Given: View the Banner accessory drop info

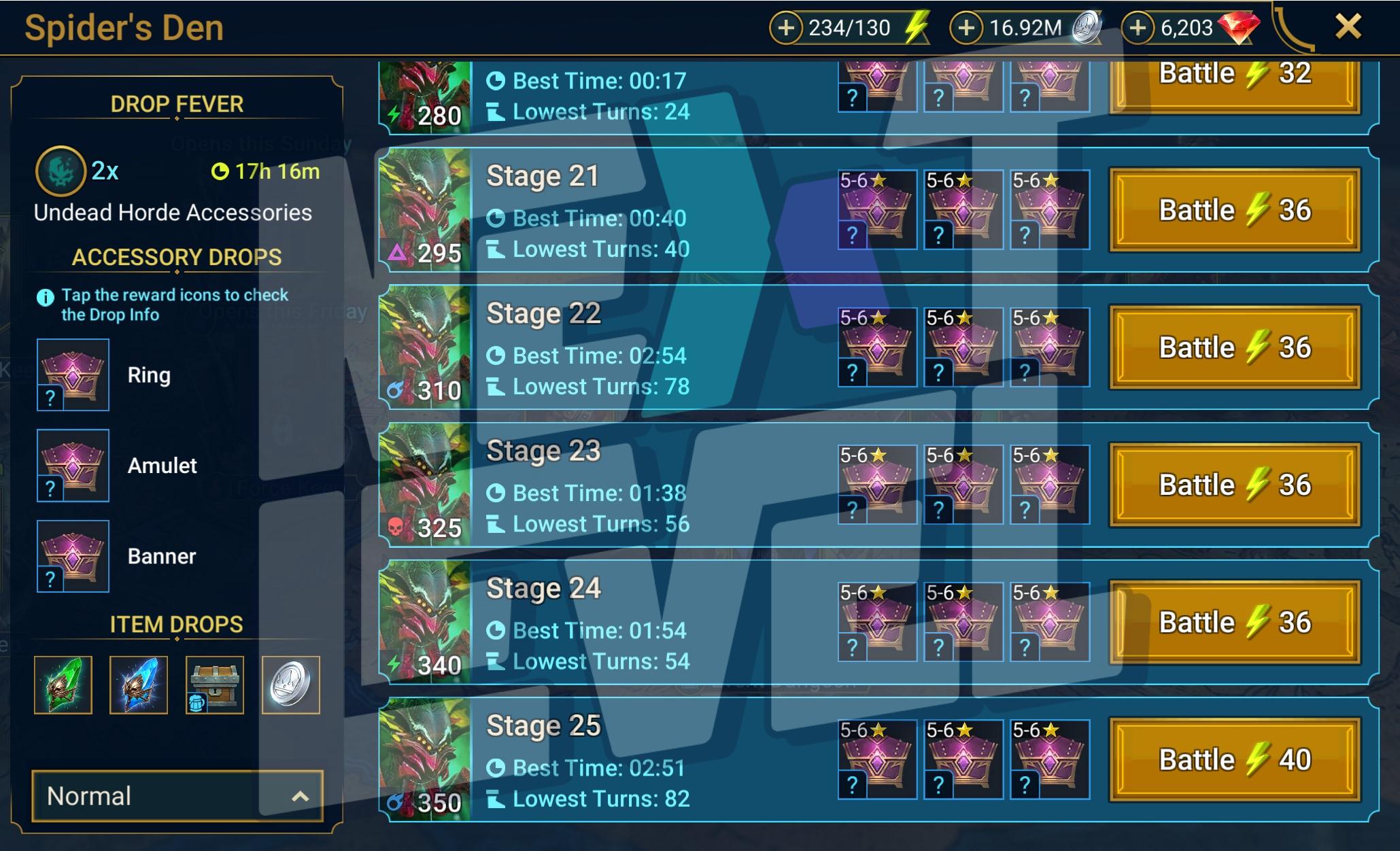Looking at the screenshot, I should click(x=73, y=556).
